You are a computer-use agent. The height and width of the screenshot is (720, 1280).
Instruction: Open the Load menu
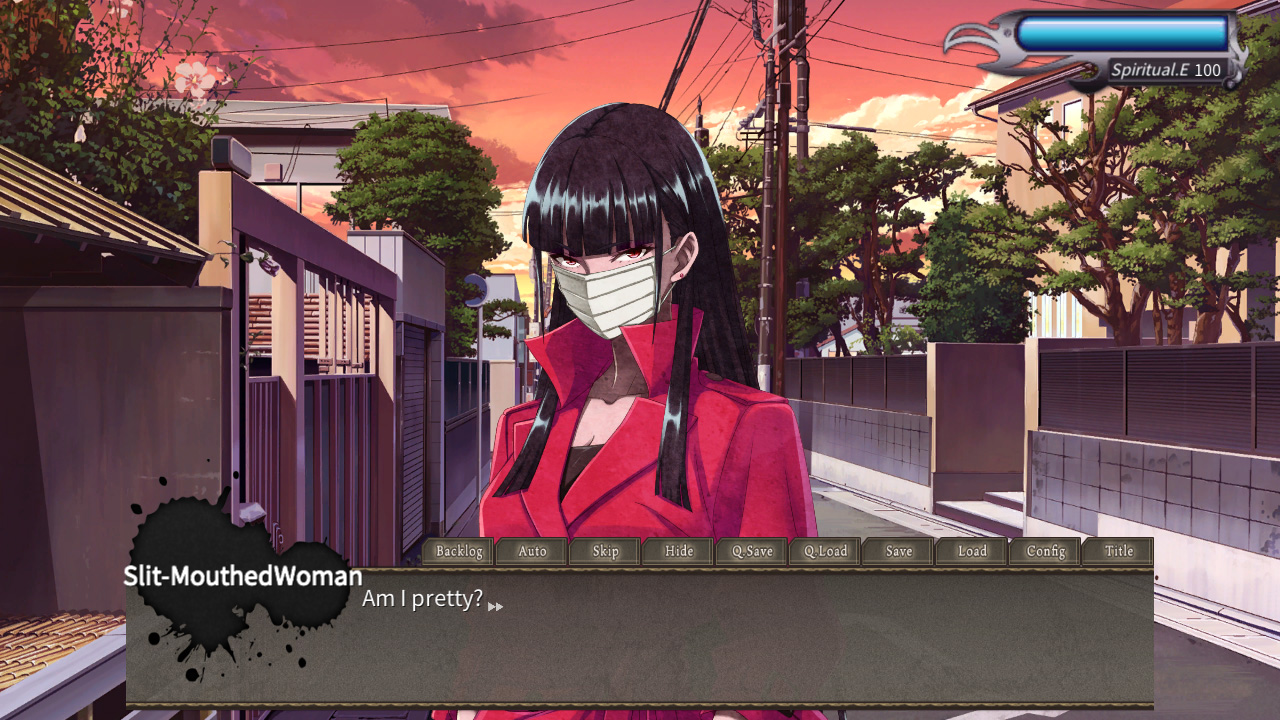(970, 551)
